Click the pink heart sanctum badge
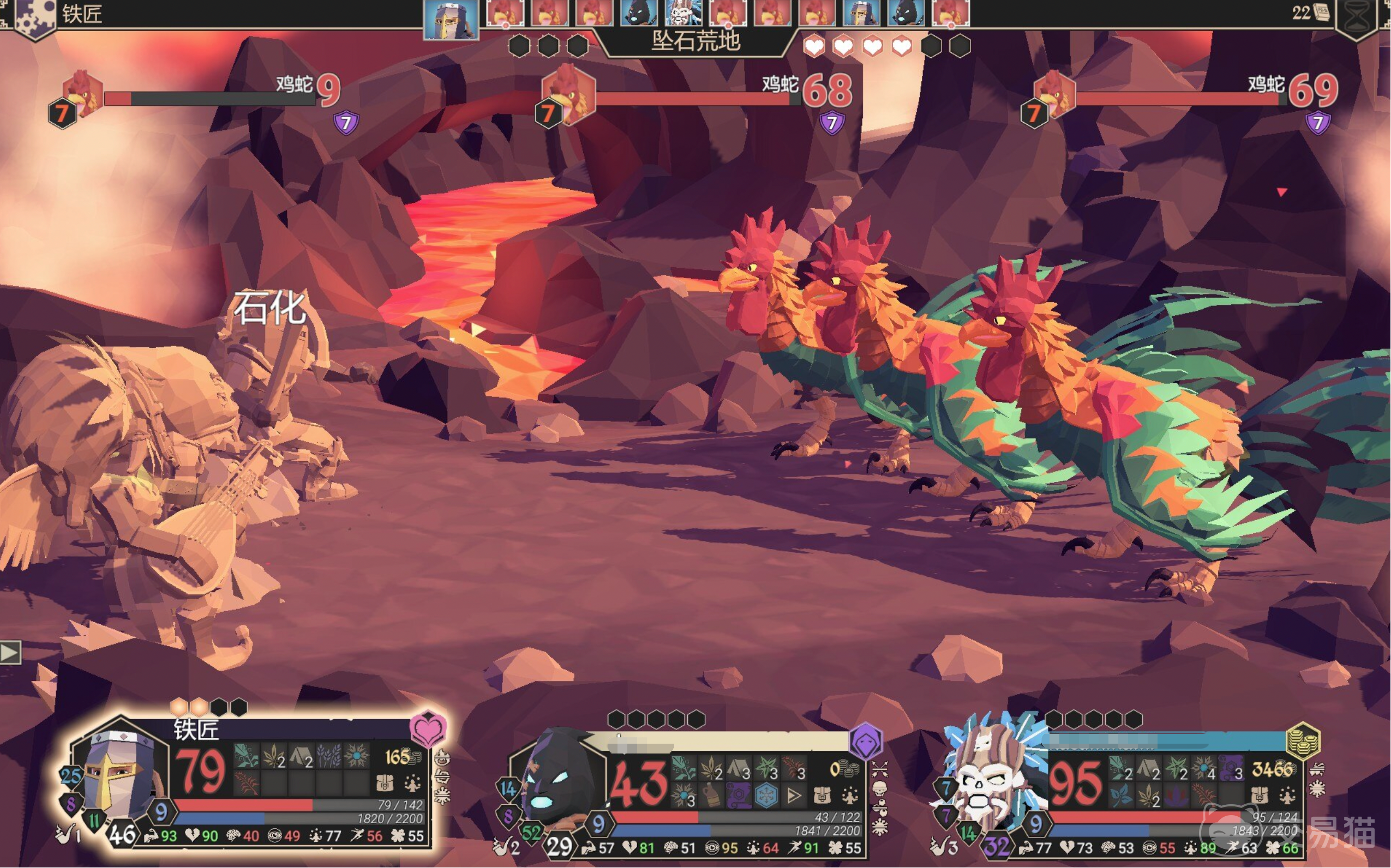1391x868 pixels. pos(428,728)
